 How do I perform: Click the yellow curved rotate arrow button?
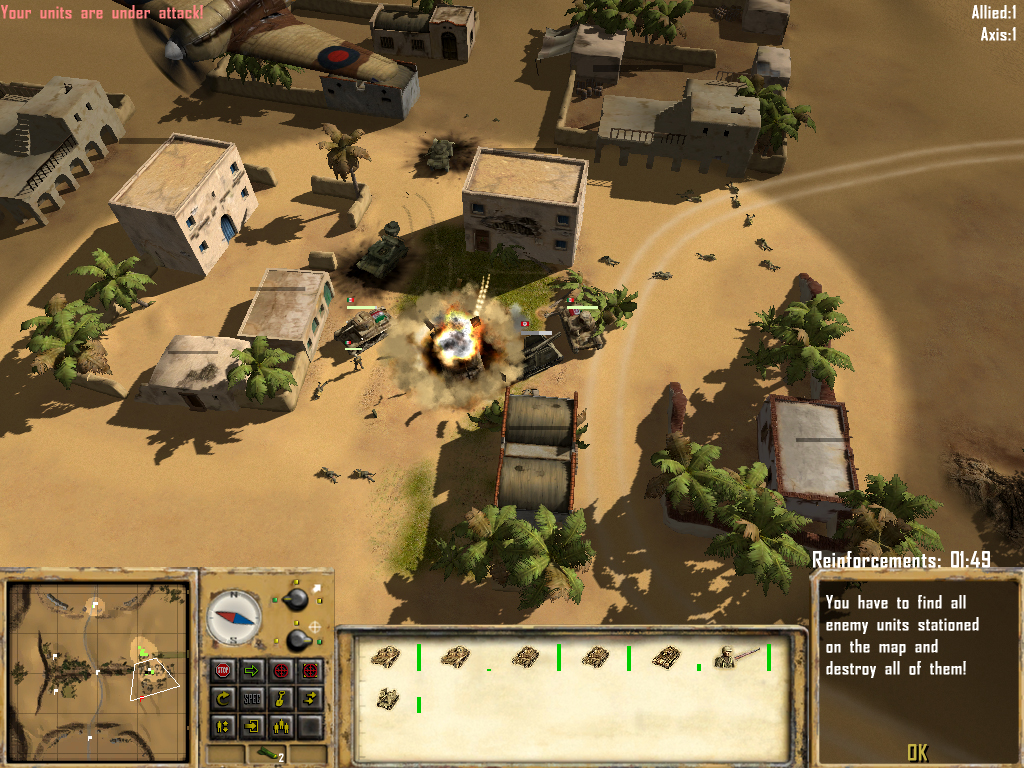coord(224,698)
